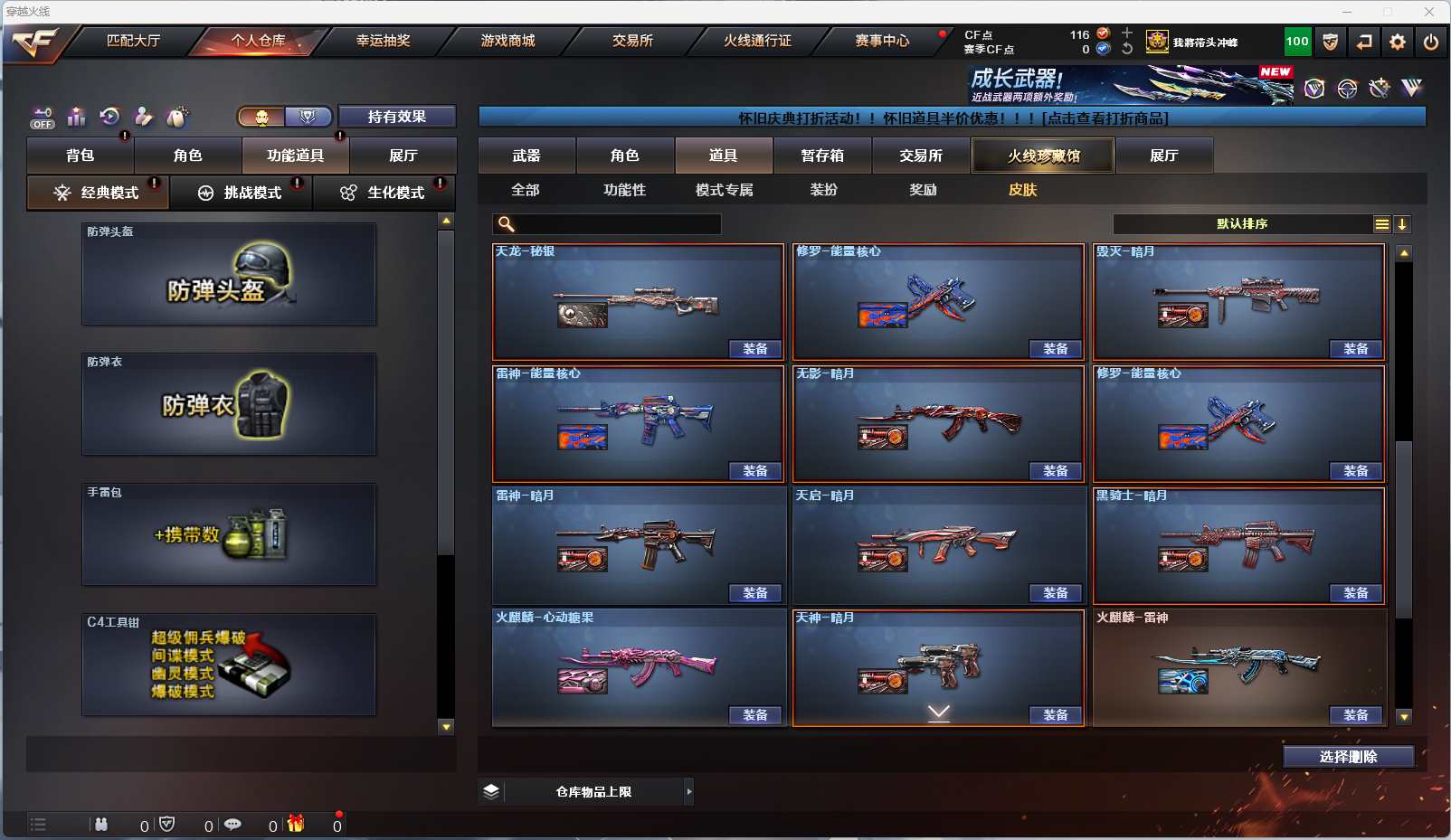Click the 持有效果 button
Image resolution: width=1451 pixels, height=840 pixels.
point(396,117)
